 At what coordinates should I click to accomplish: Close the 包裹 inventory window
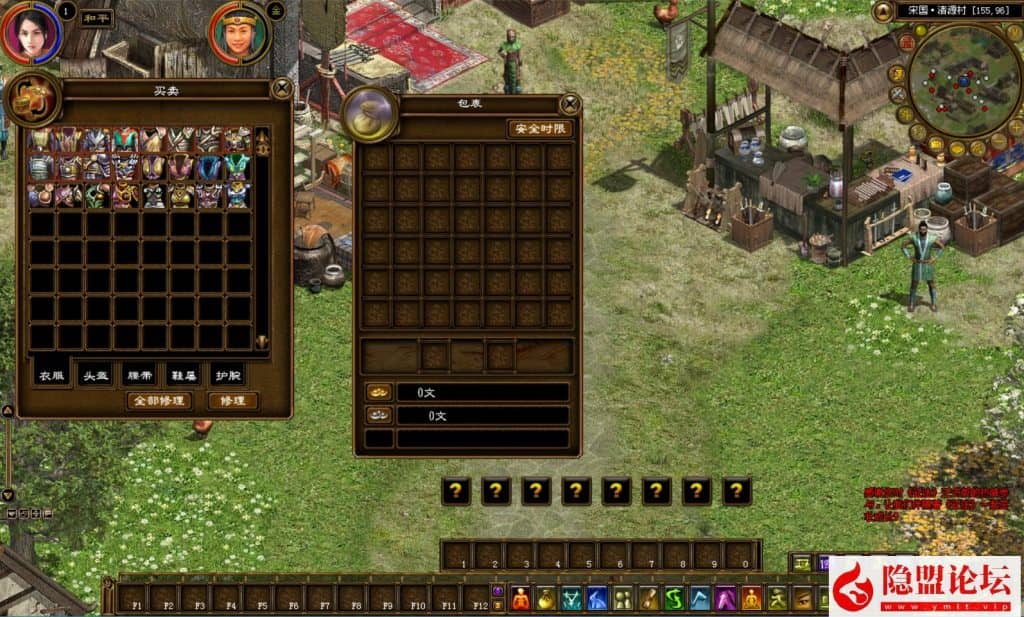tap(570, 102)
